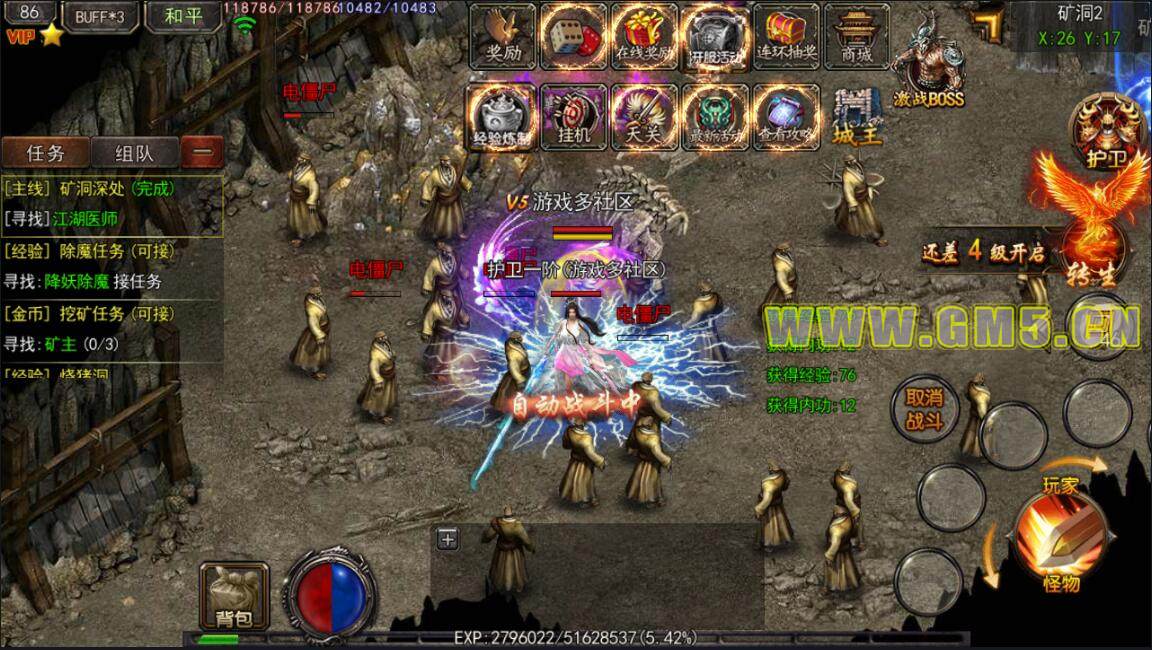Open the 开服活动 event icon
The image size is (1152, 650).
(x=716, y=36)
